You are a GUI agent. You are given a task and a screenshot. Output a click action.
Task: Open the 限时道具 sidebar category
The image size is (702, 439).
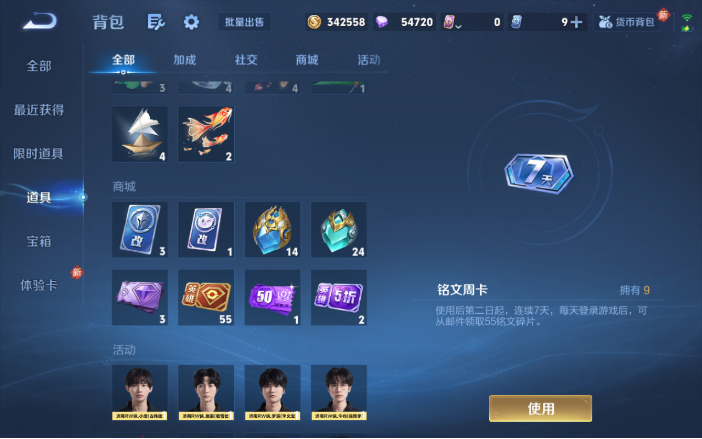click(x=39, y=154)
